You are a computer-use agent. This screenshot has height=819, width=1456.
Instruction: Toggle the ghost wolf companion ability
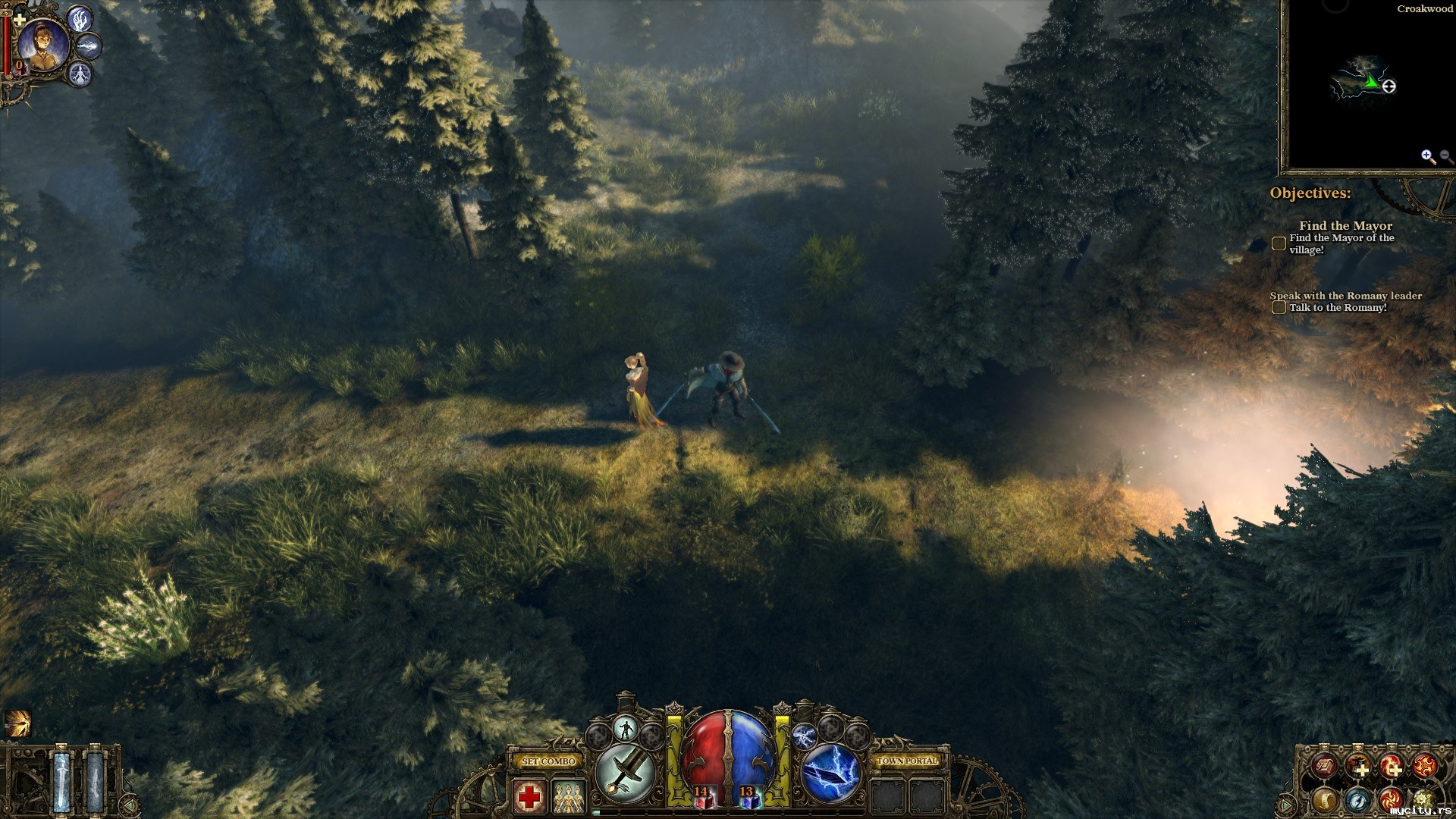coord(89,47)
